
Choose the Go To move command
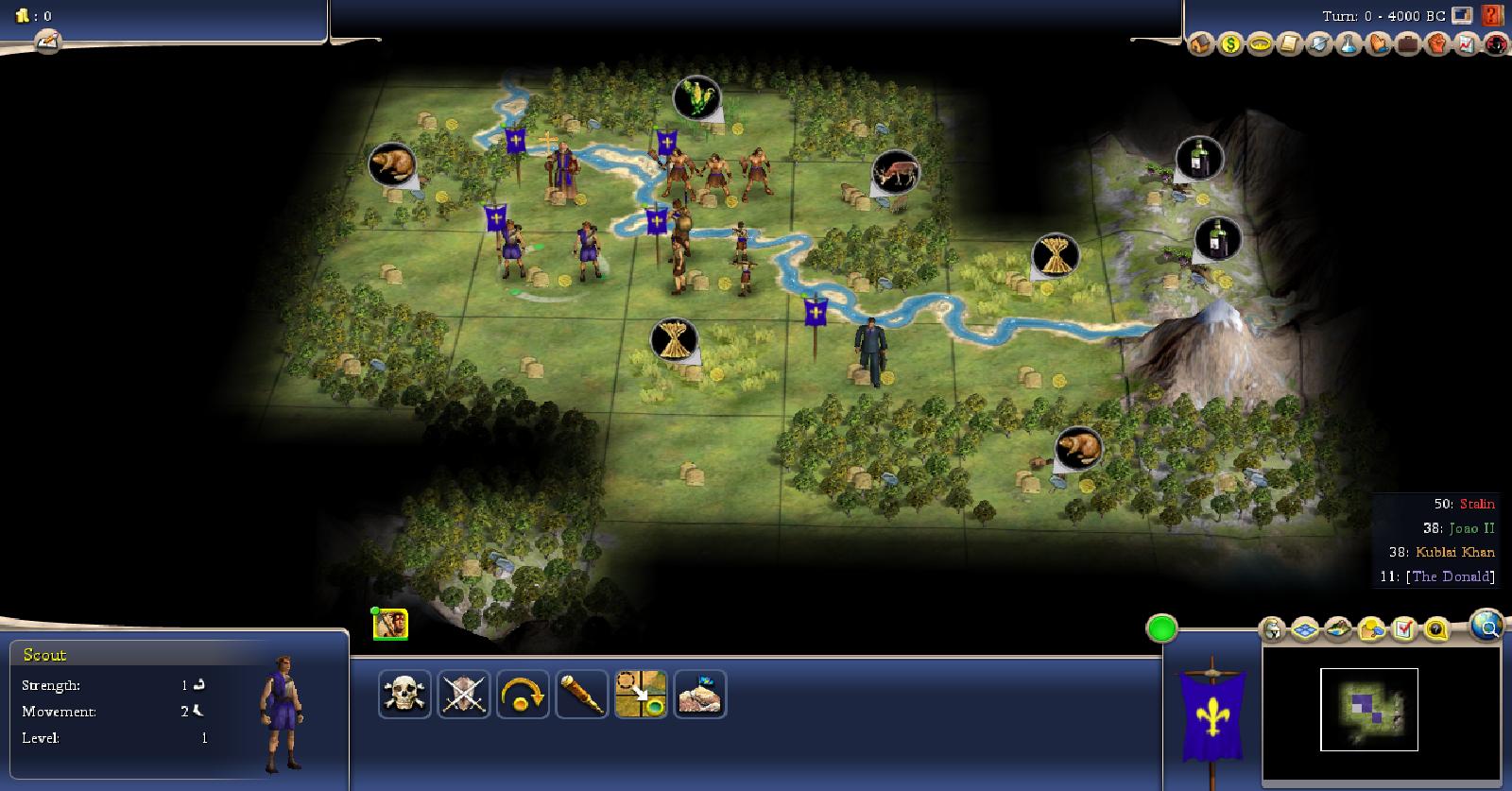(641, 695)
